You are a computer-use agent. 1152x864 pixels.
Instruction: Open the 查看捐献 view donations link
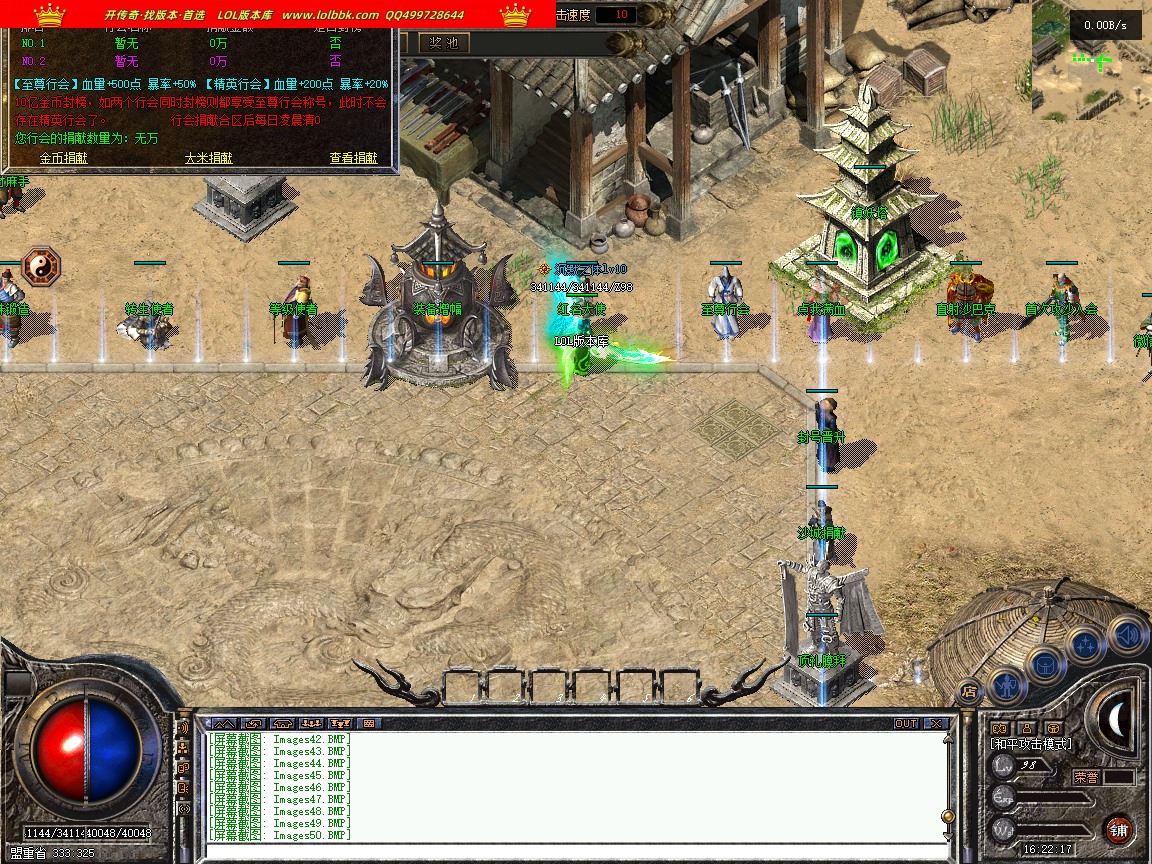pyautogui.click(x=353, y=158)
